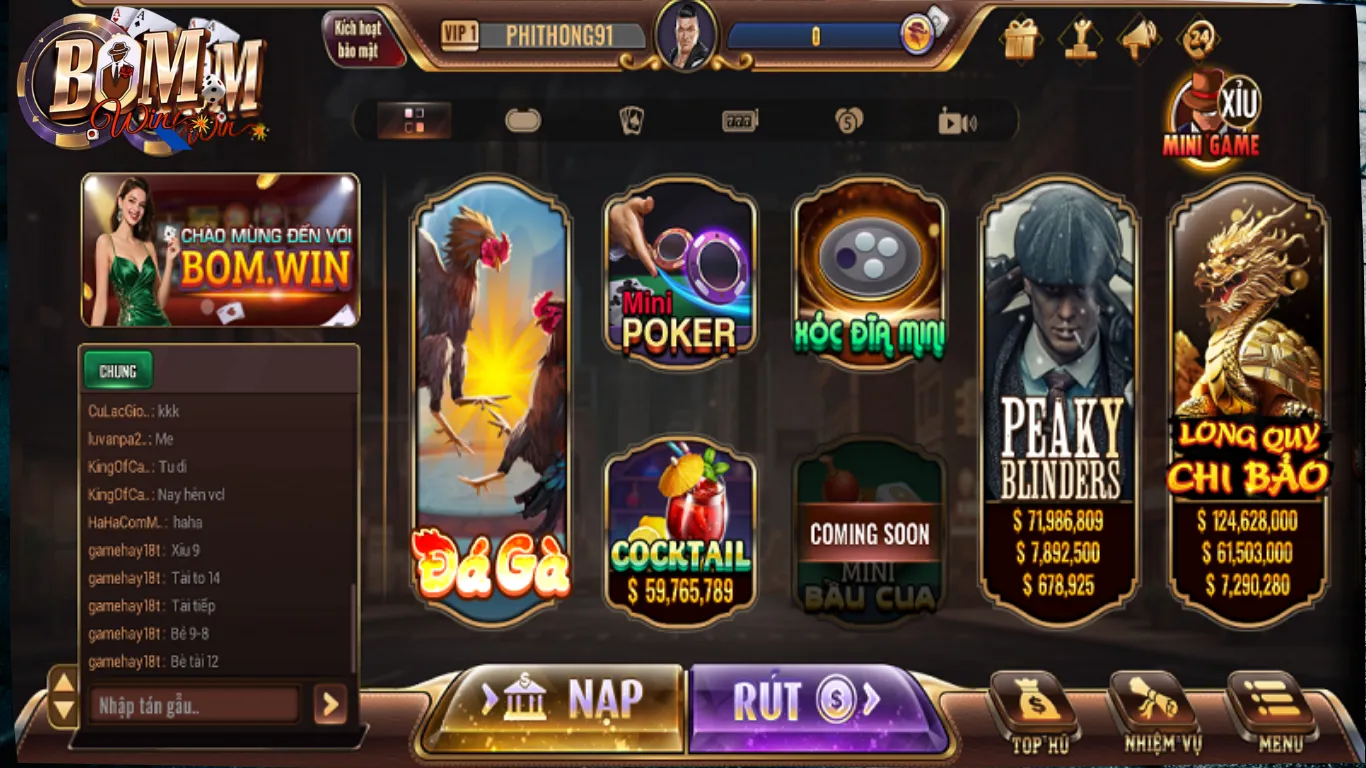Select the card games category icon
1366x768 pixels.
pos(631,120)
